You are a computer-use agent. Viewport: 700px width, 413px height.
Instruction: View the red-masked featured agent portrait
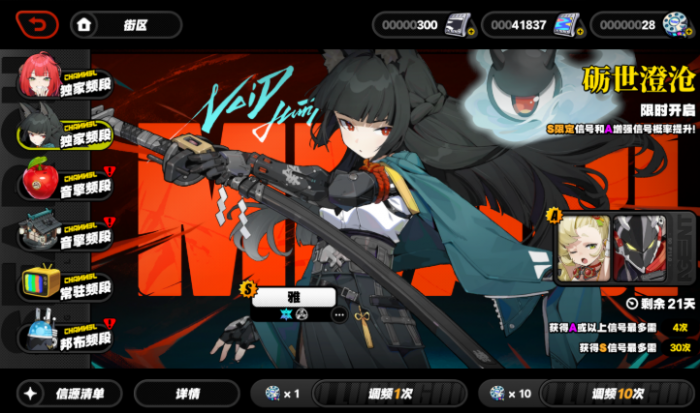[640, 248]
